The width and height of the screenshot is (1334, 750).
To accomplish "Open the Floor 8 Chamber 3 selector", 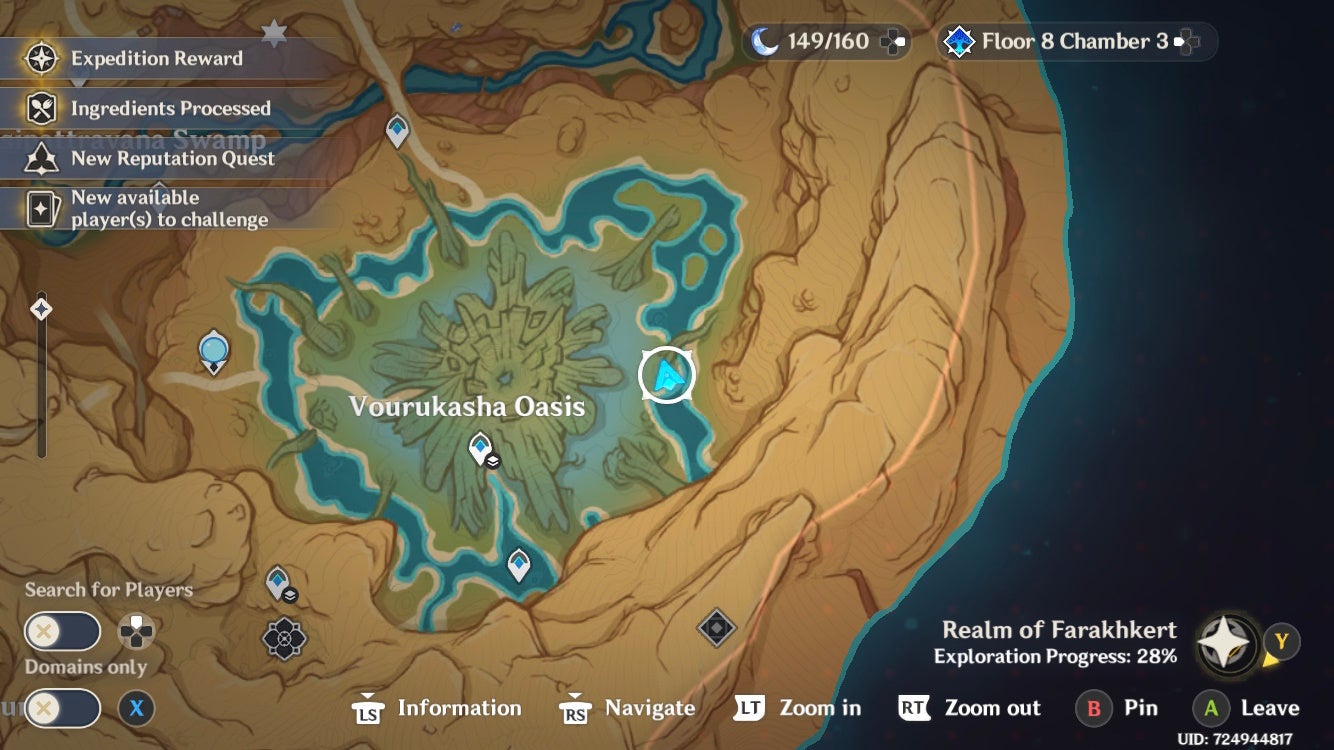I will click(1075, 41).
